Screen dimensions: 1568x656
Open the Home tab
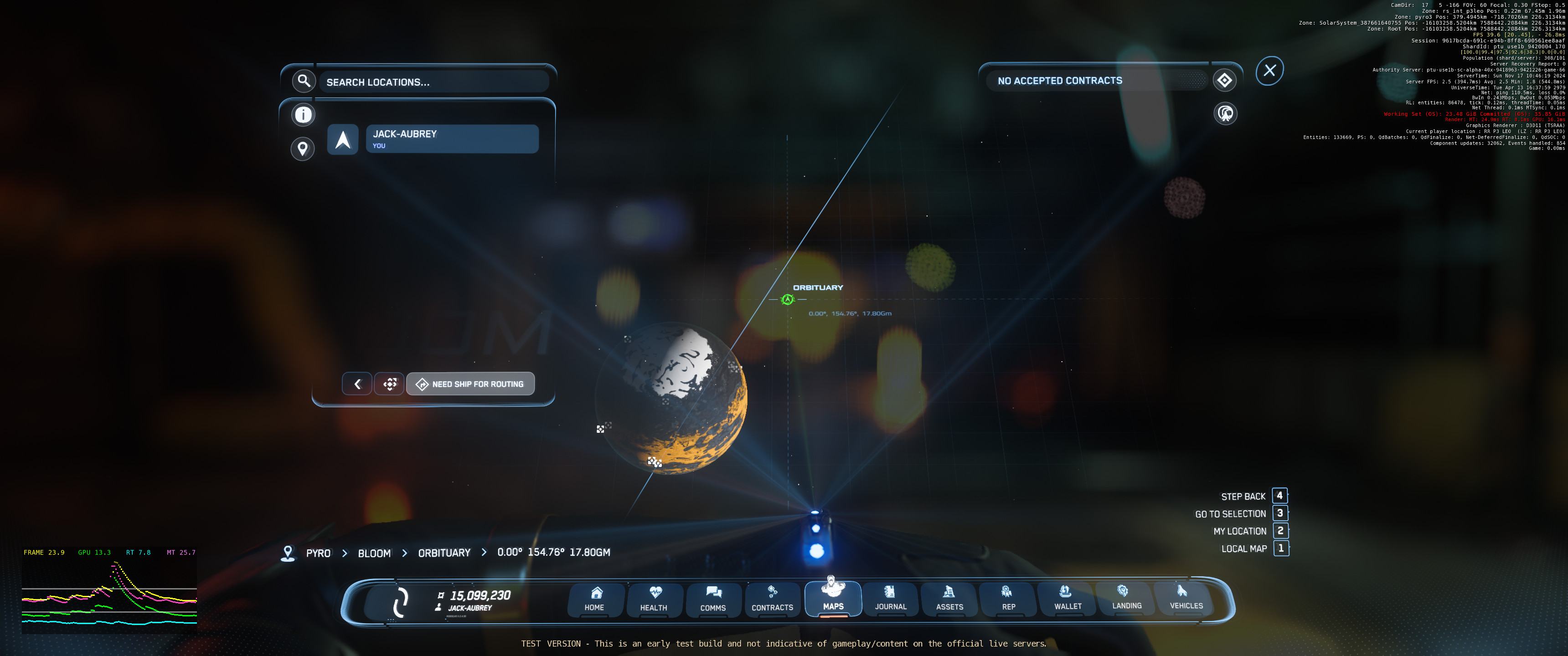click(x=595, y=599)
